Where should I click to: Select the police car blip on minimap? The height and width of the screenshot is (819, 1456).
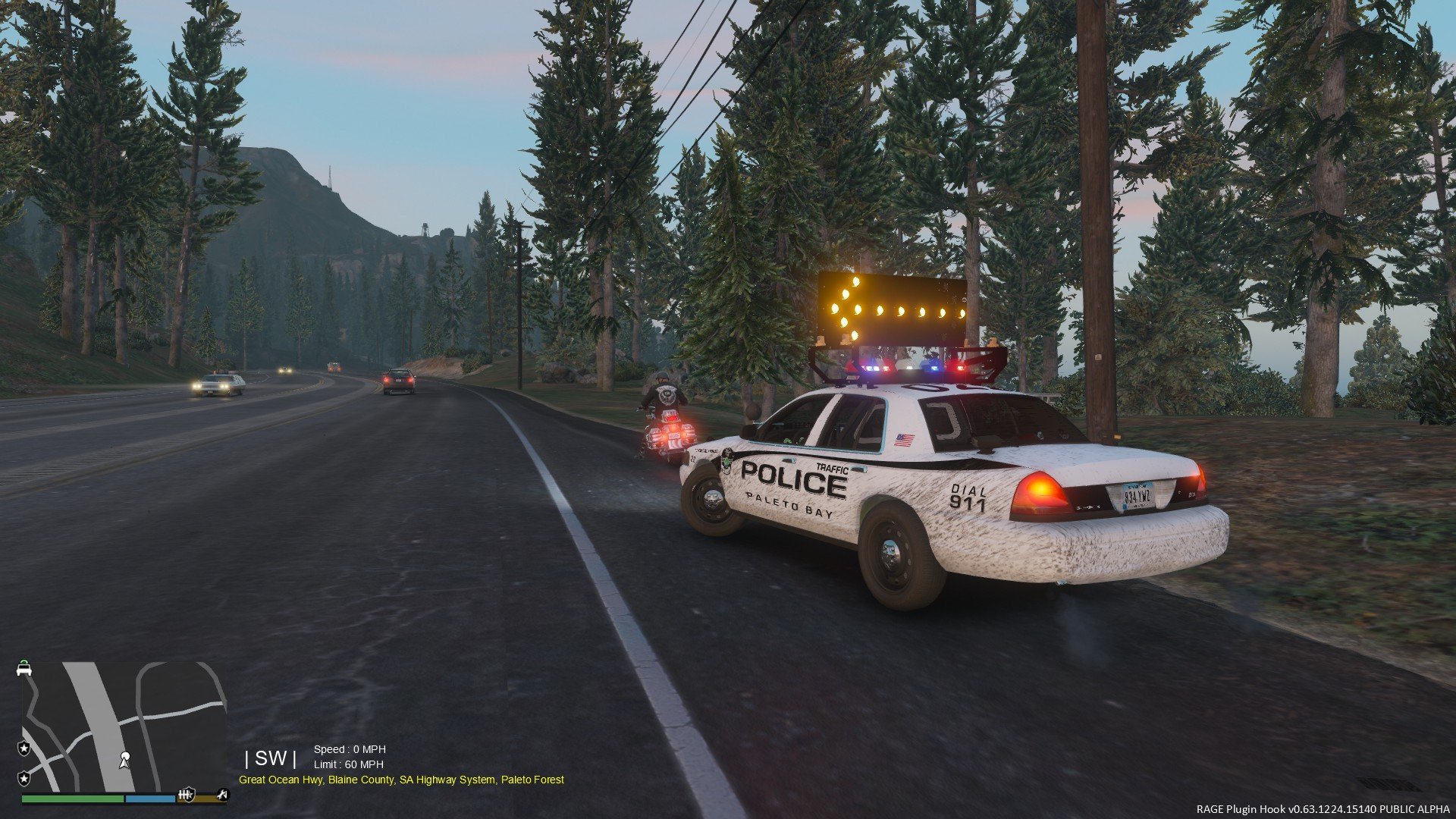(x=24, y=668)
